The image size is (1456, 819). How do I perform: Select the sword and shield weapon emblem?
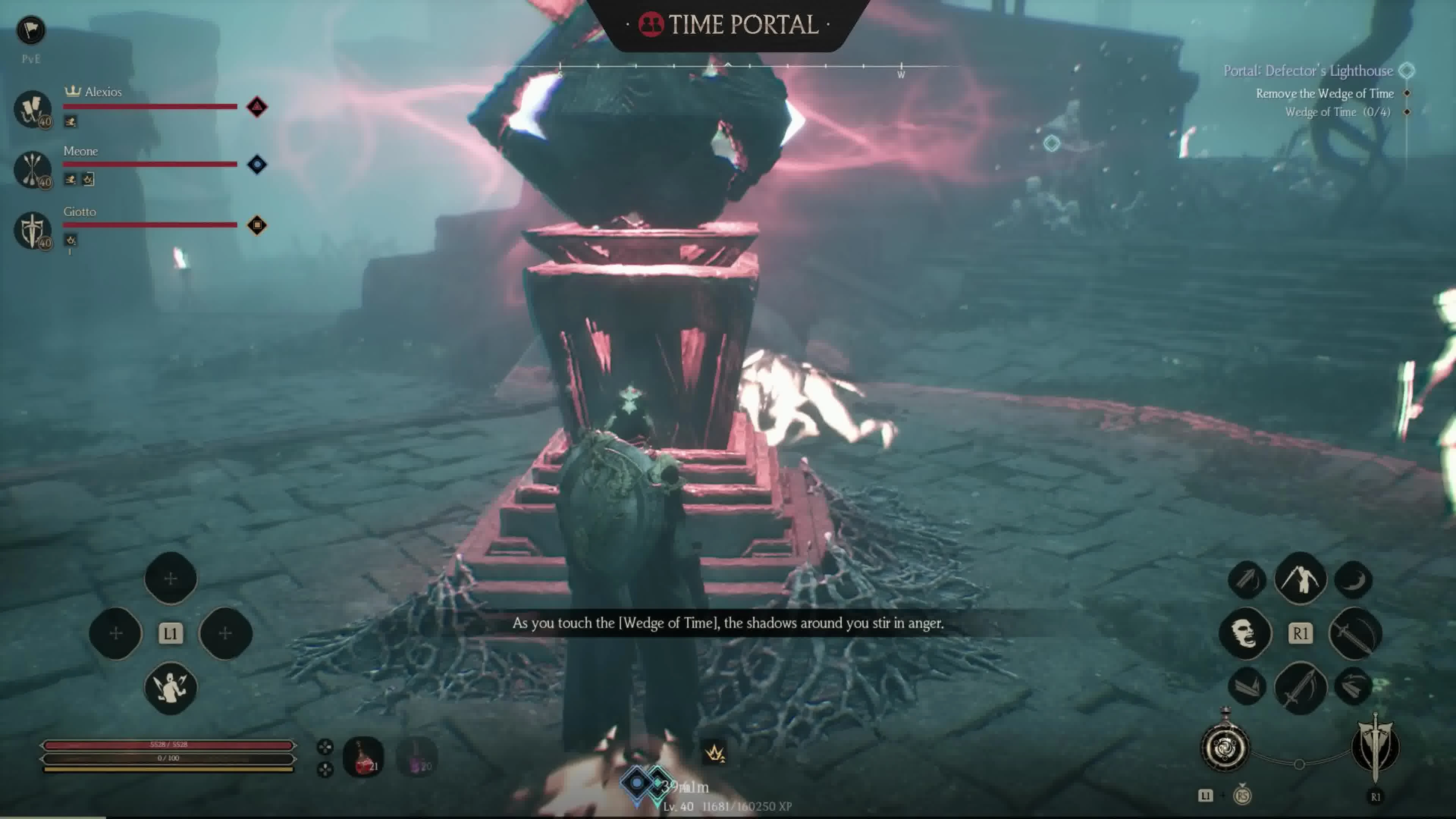1375,747
